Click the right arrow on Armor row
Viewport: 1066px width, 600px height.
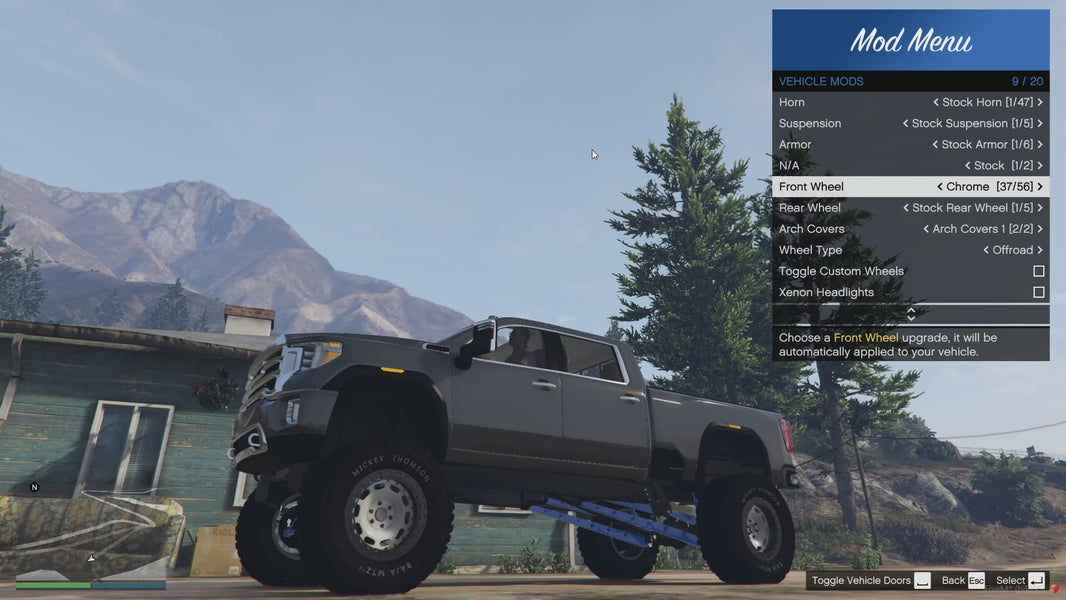1040,144
